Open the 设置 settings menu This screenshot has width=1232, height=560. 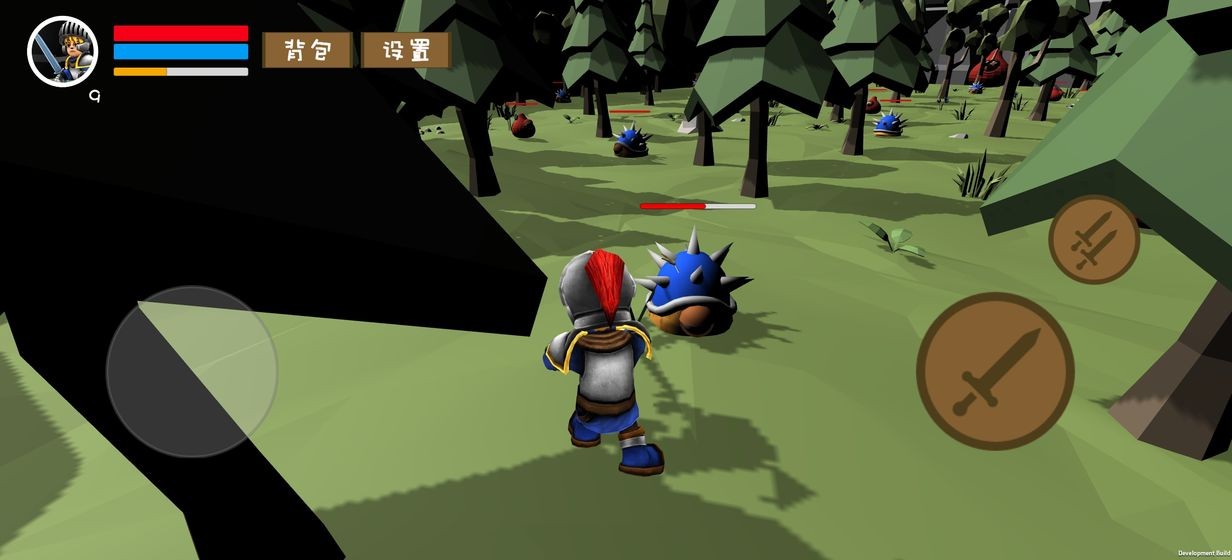tap(406, 50)
